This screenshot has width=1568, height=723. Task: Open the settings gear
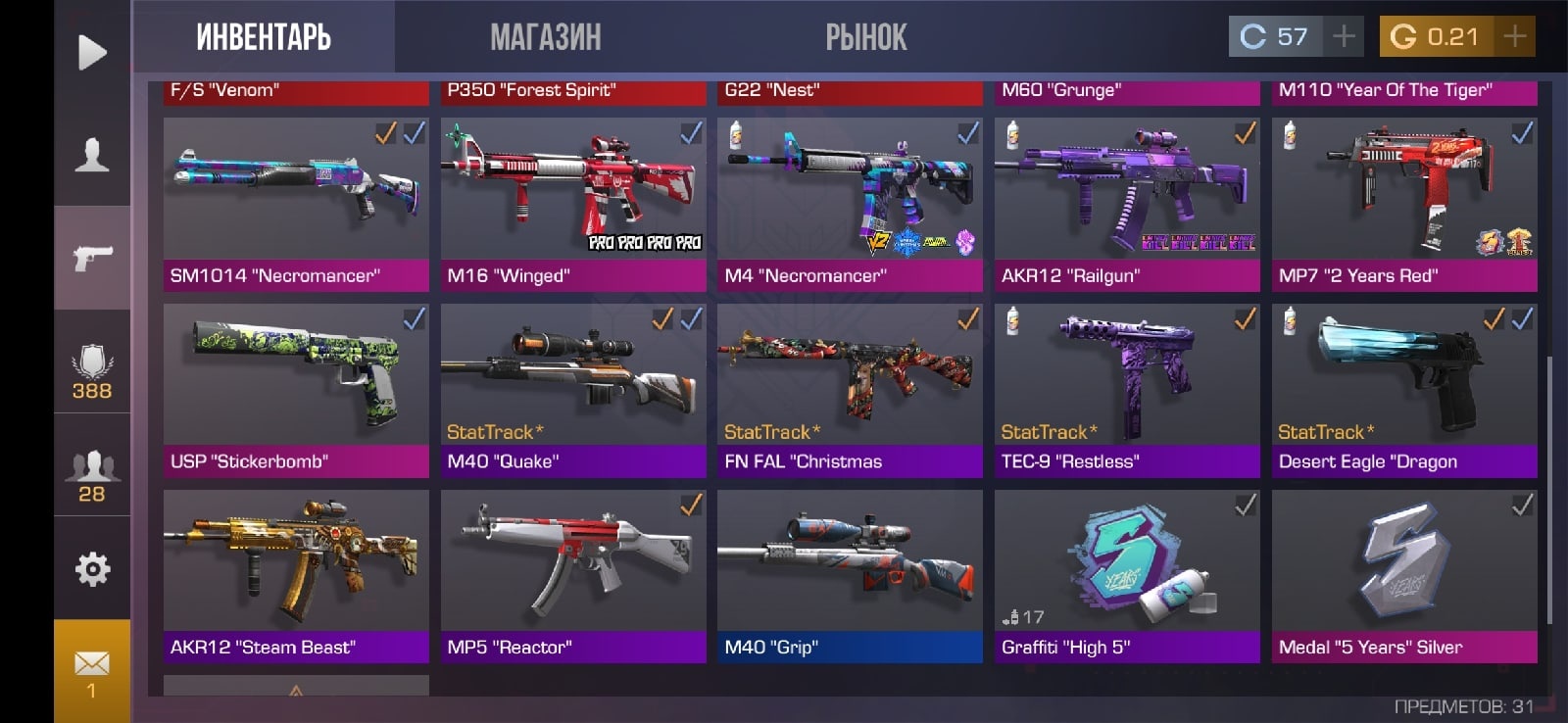click(x=92, y=568)
